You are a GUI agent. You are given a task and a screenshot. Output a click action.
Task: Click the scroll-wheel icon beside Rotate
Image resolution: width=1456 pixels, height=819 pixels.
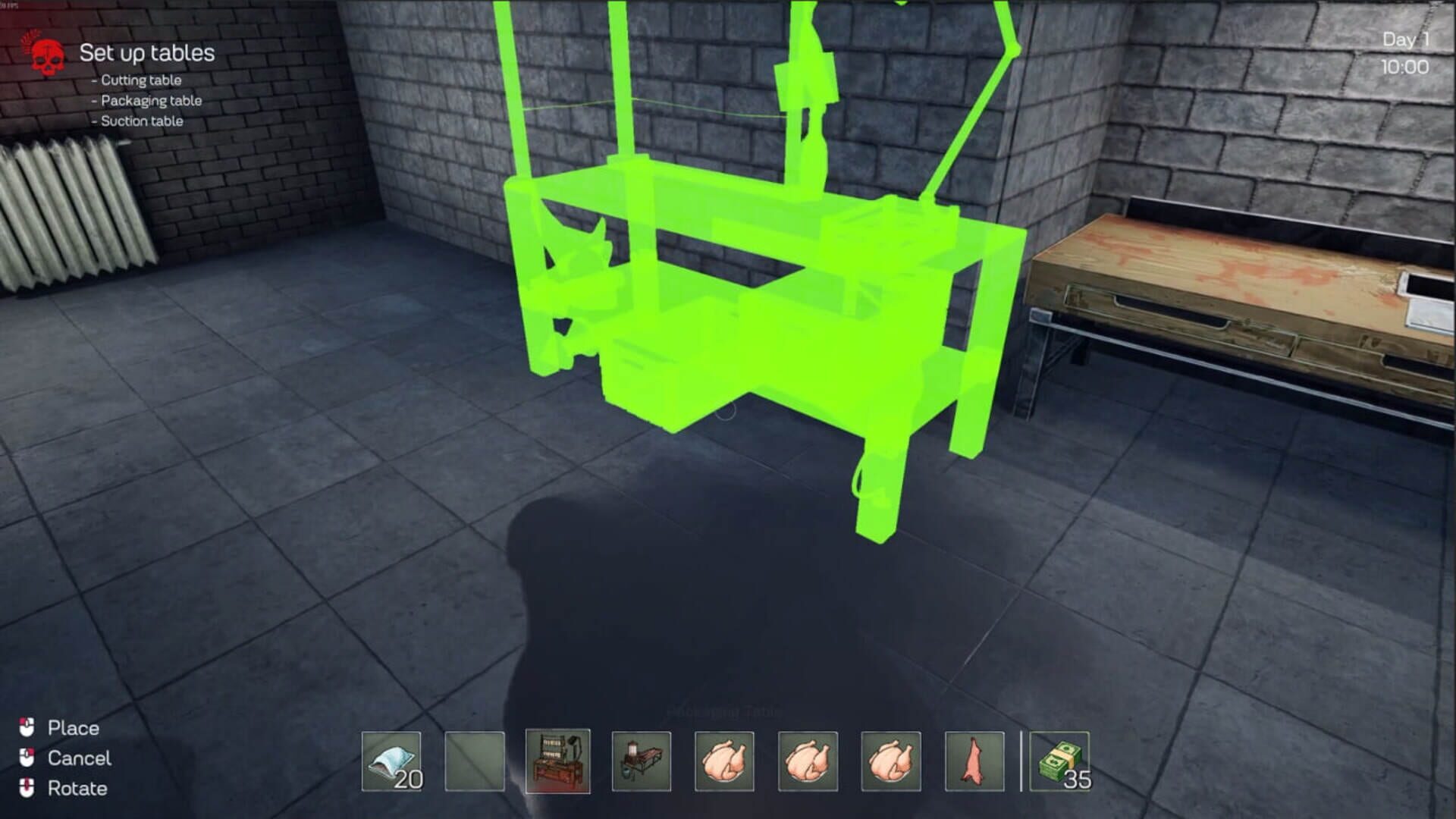coord(27,789)
